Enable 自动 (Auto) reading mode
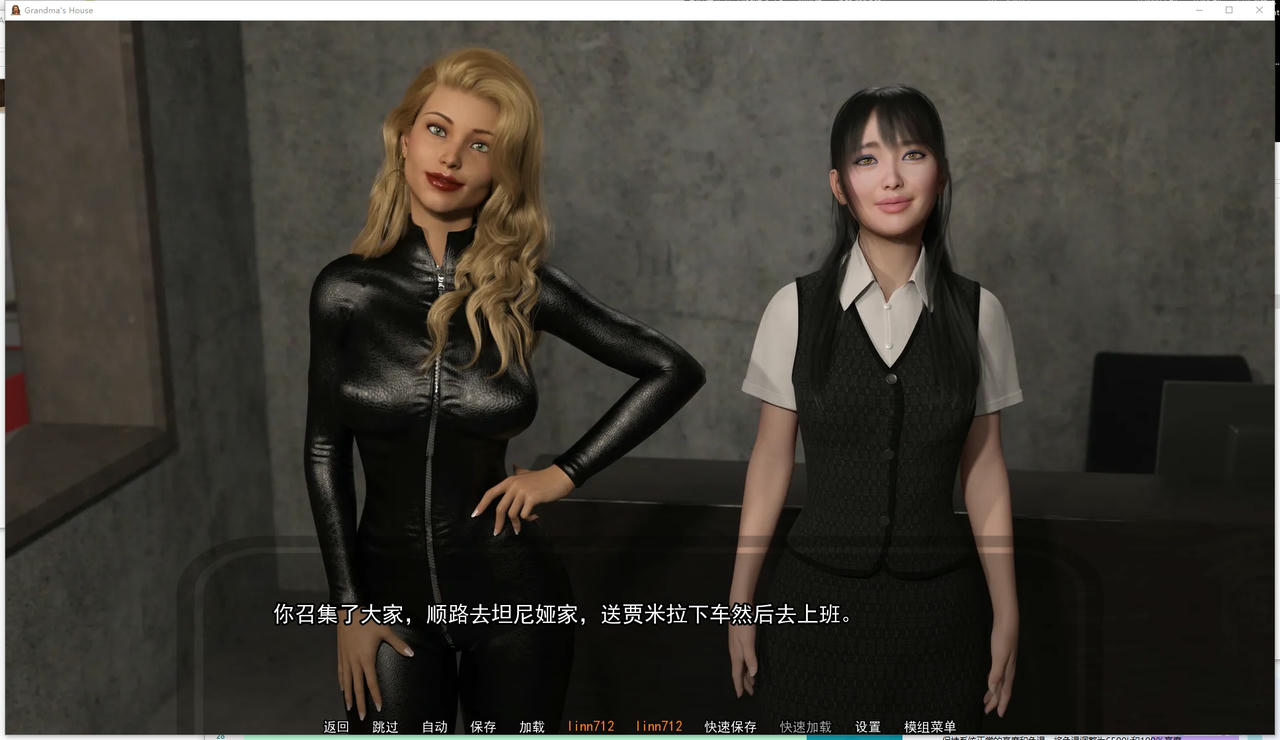The height and width of the screenshot is (740, 1280). click(x=433, y=727)
